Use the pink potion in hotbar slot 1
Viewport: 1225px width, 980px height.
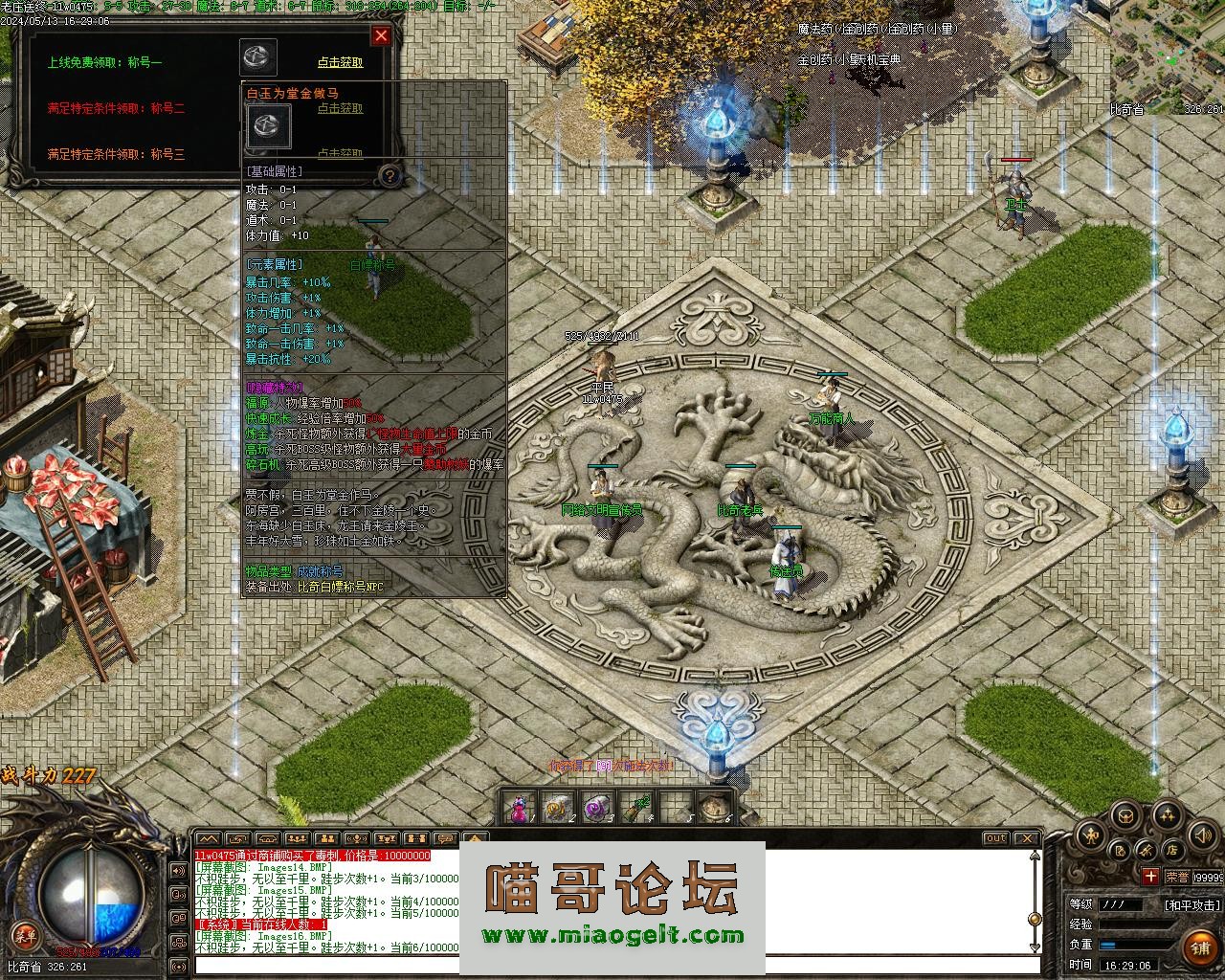click(x=518, y=809)
